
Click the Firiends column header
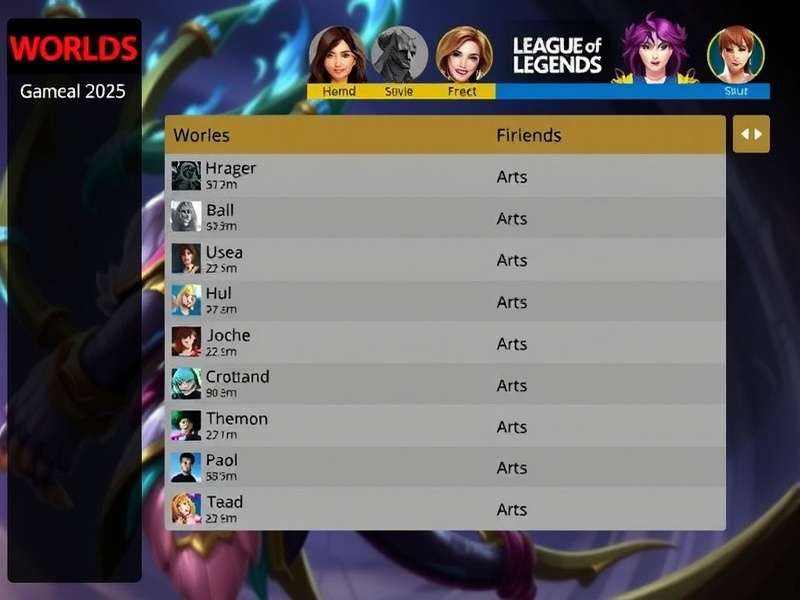(x=529, y=135)
